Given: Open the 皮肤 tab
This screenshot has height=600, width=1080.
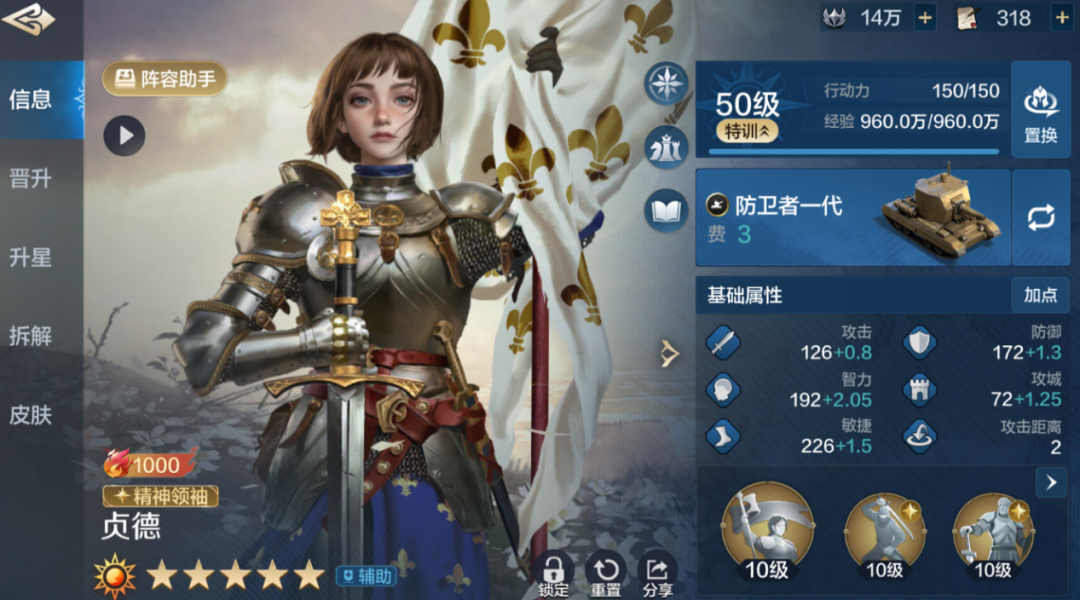Looking at the screenshot, I should pyautogui.click(x=31, y=414).
